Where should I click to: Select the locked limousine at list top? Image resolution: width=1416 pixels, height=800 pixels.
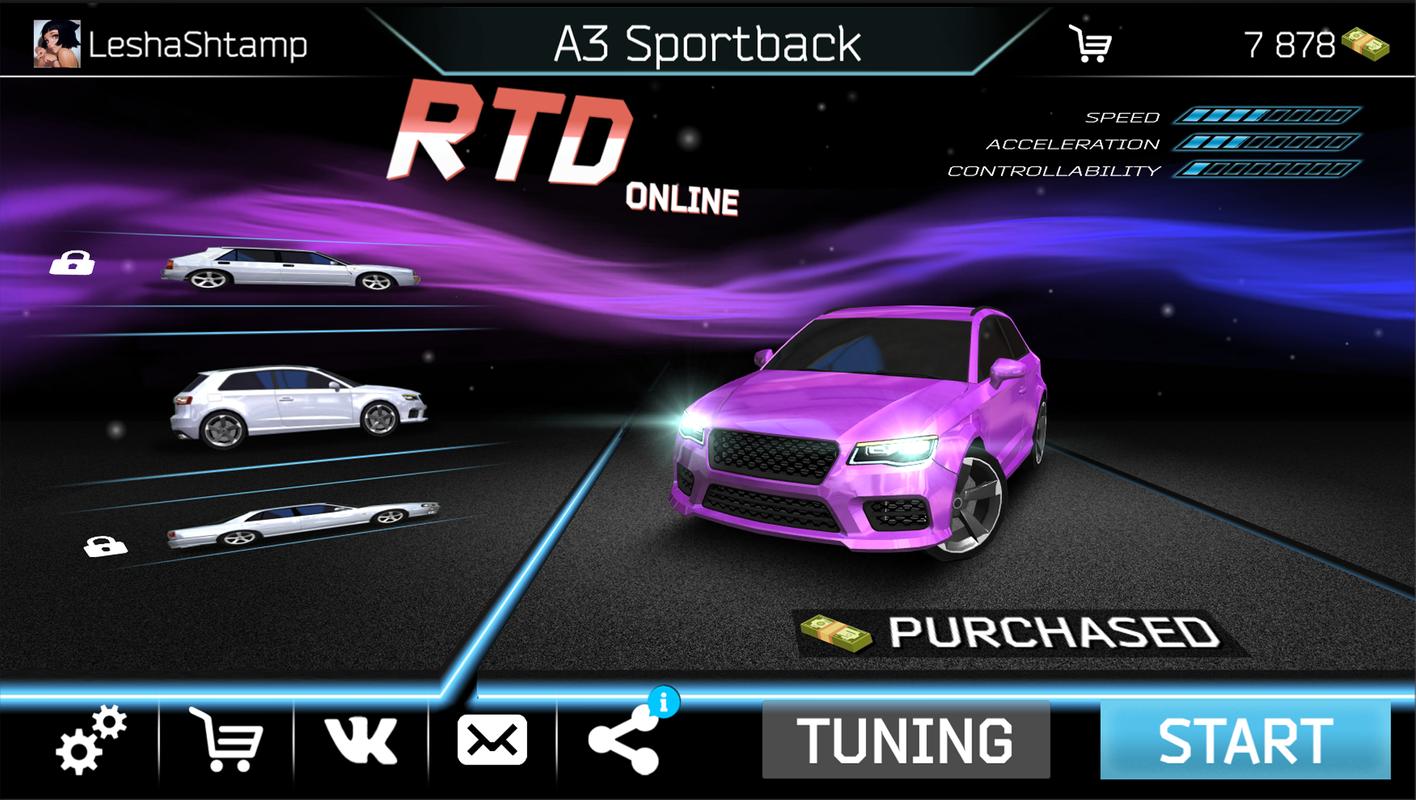(x=290, y=267)
